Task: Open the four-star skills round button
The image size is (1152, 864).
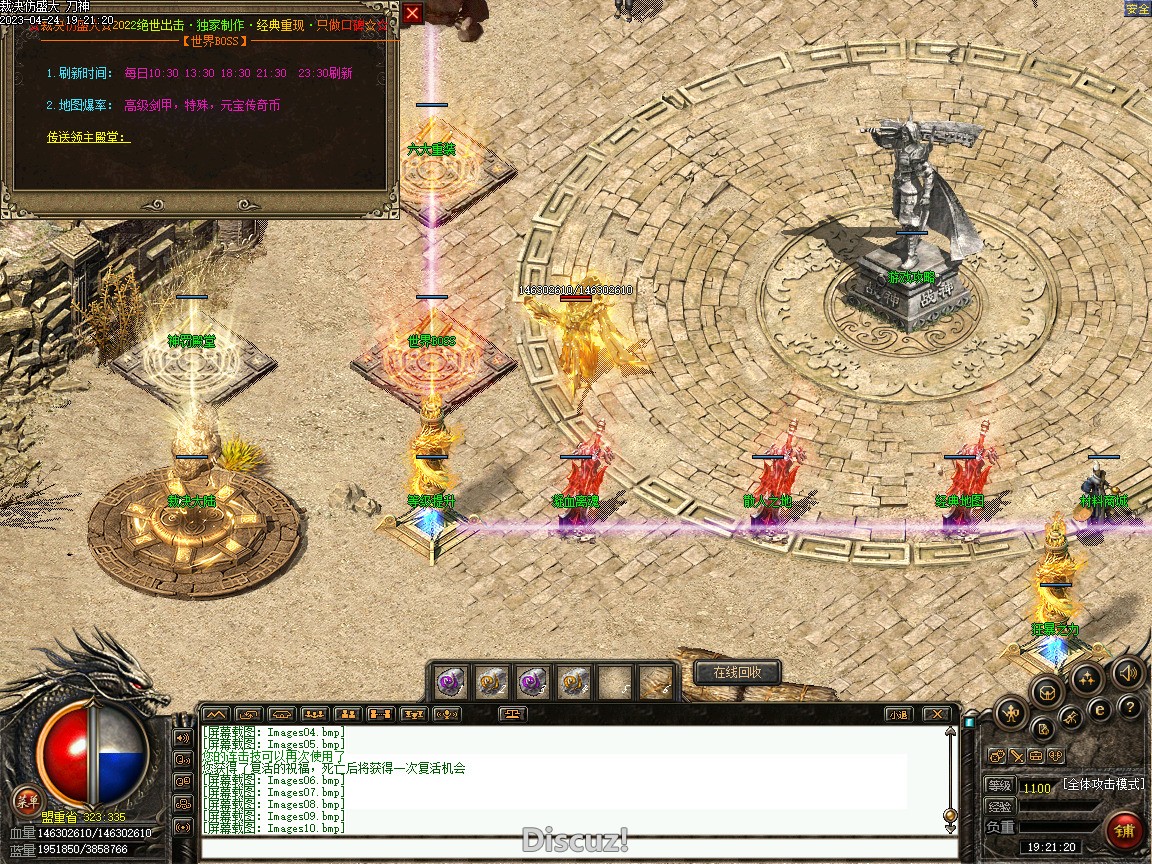Action: click(x=1087, y=679)
